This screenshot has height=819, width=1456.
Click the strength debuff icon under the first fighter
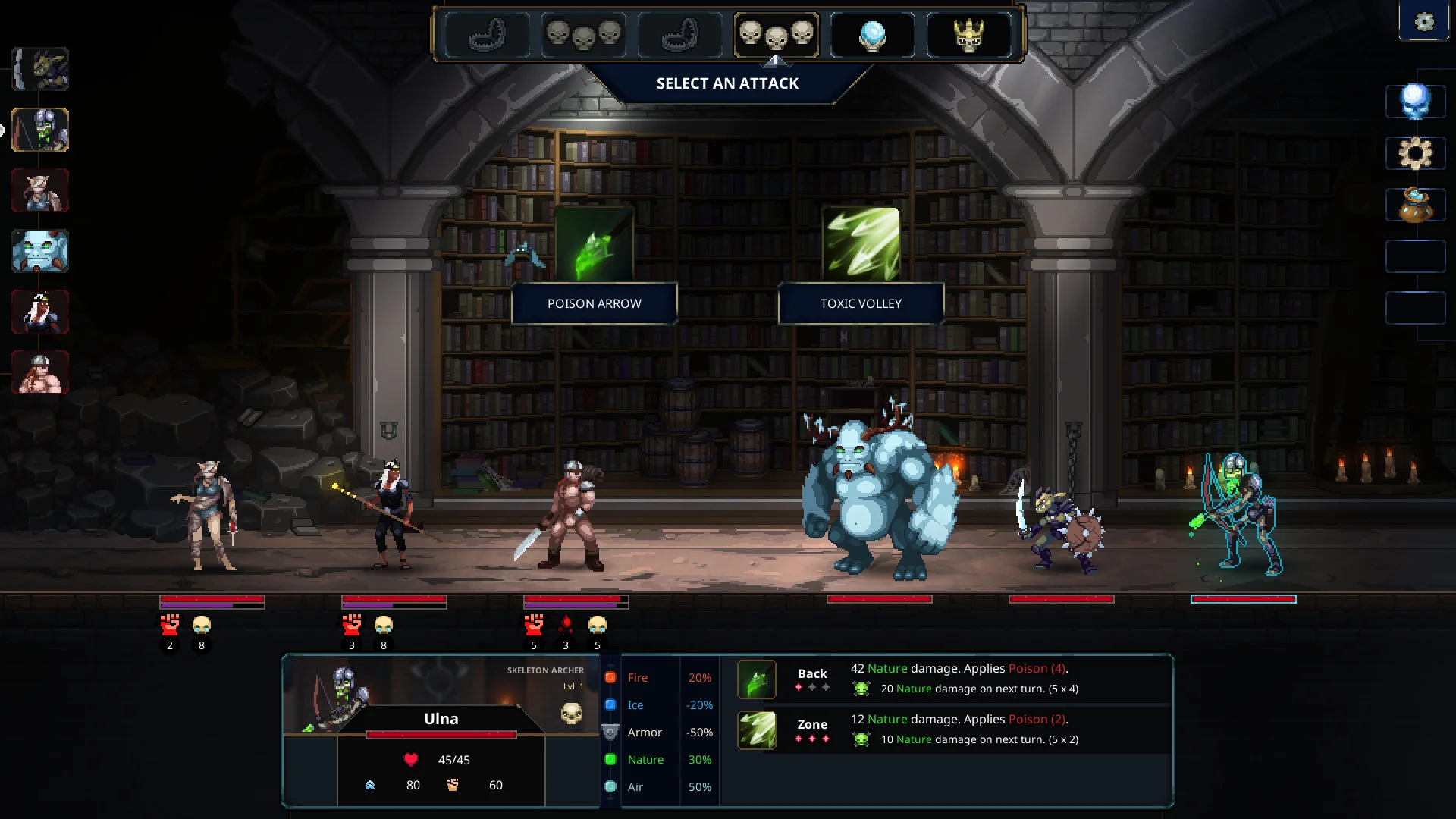[x=170, y=626]
